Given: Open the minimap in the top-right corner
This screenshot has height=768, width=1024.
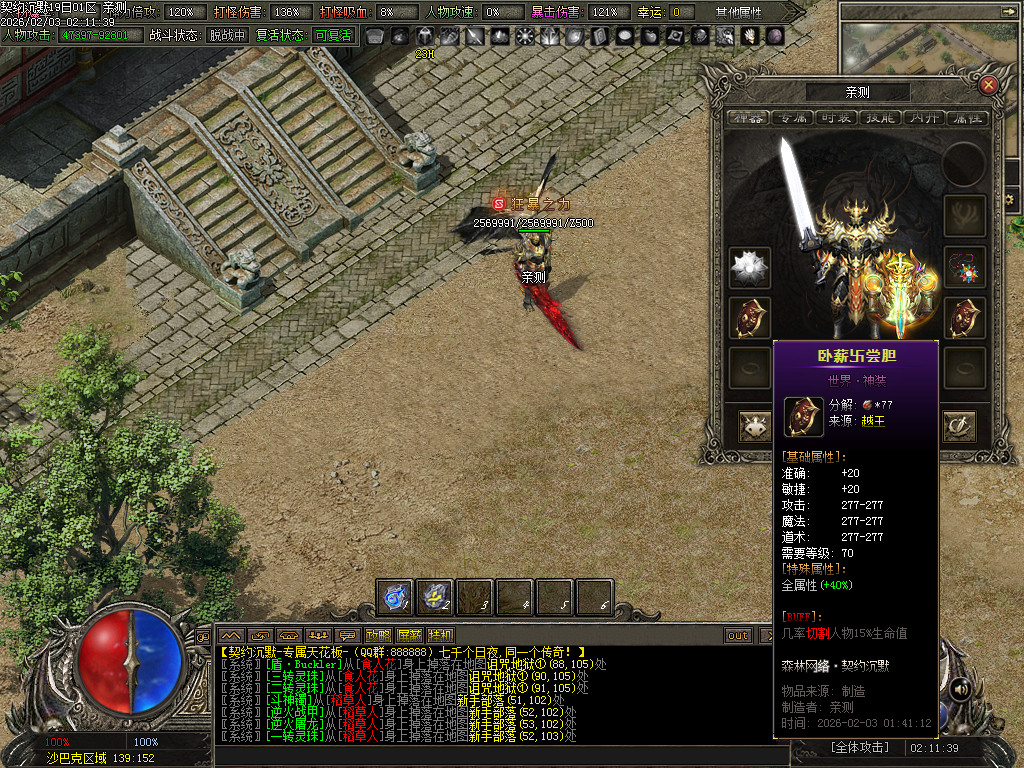Looking at the screenshot, I should point(930,45).
